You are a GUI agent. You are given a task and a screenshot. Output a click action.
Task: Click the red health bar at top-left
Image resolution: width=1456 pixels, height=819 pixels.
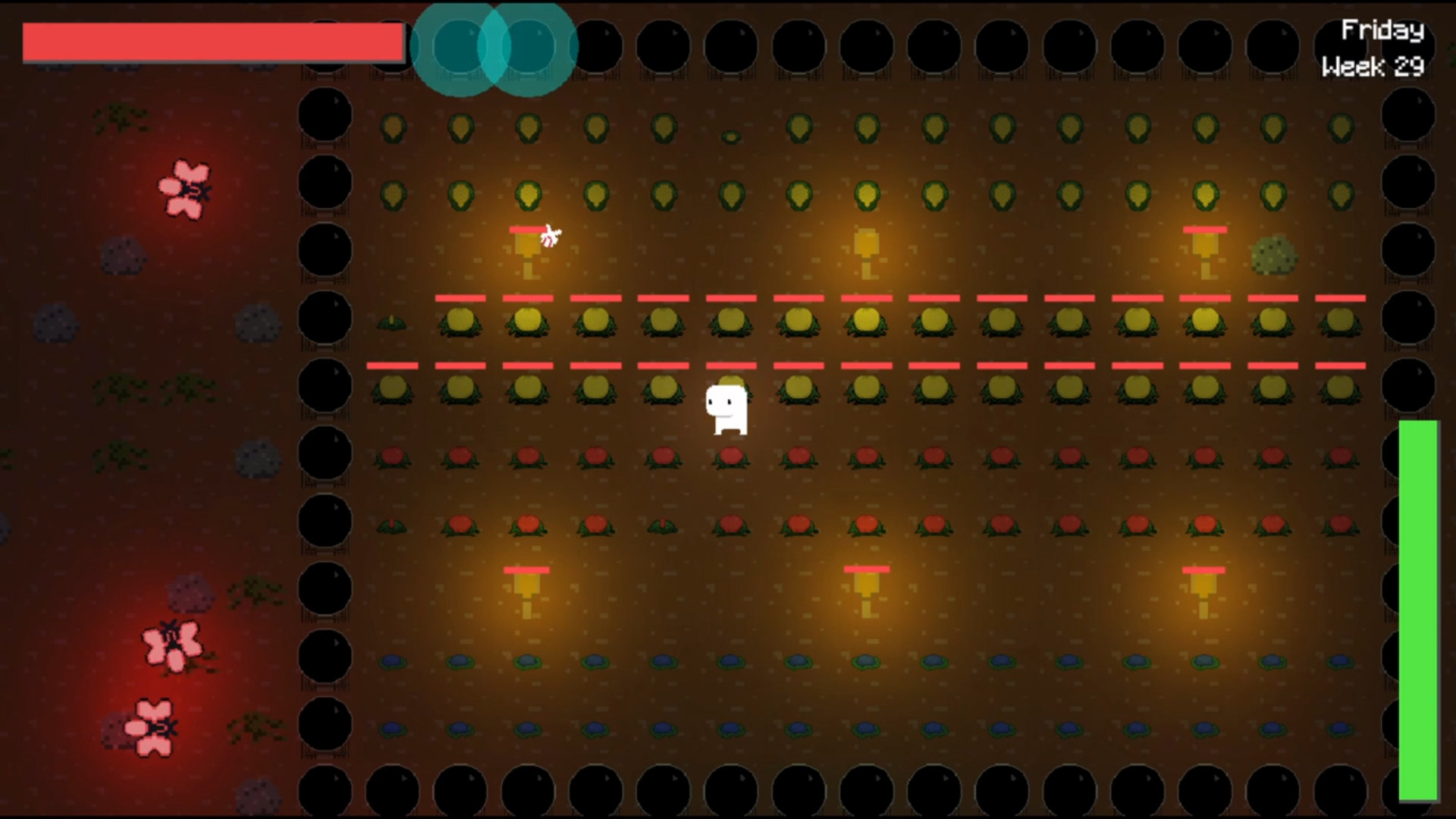[212, 43]
